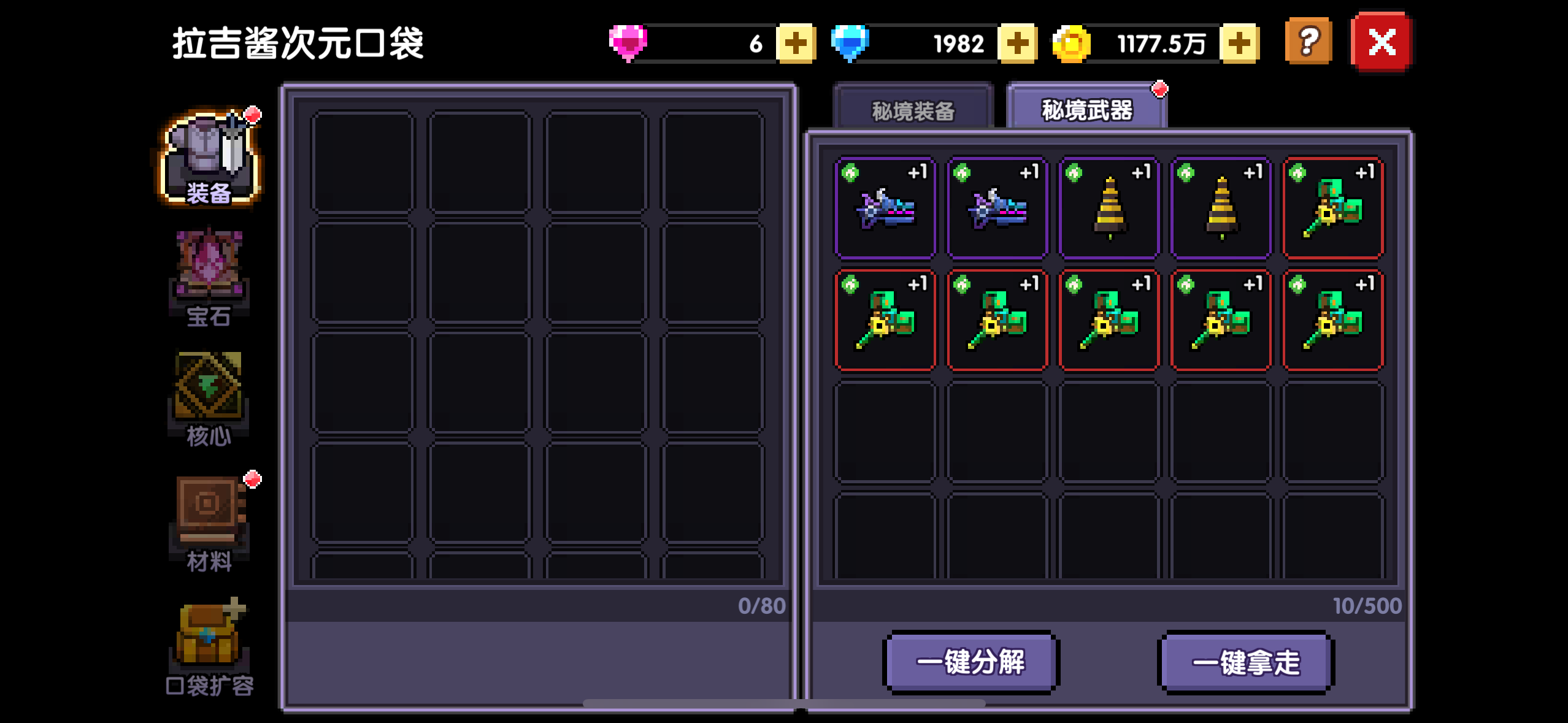Toggle the golden cone weapon in third slot
Screen dimensions: 1568x723
[1109, 207]
